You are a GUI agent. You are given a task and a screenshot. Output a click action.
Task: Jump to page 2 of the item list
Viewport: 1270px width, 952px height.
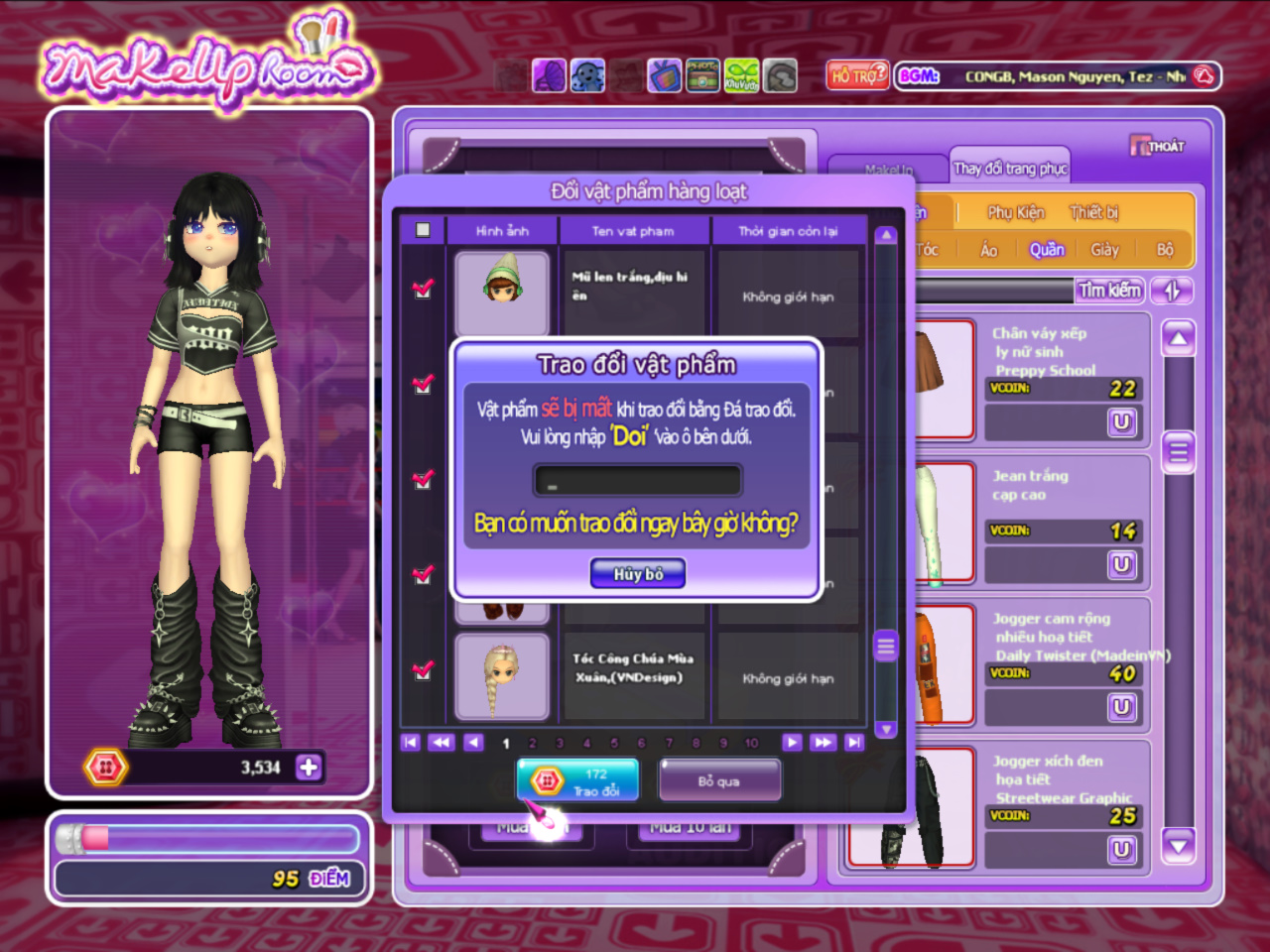coord(533,743)
